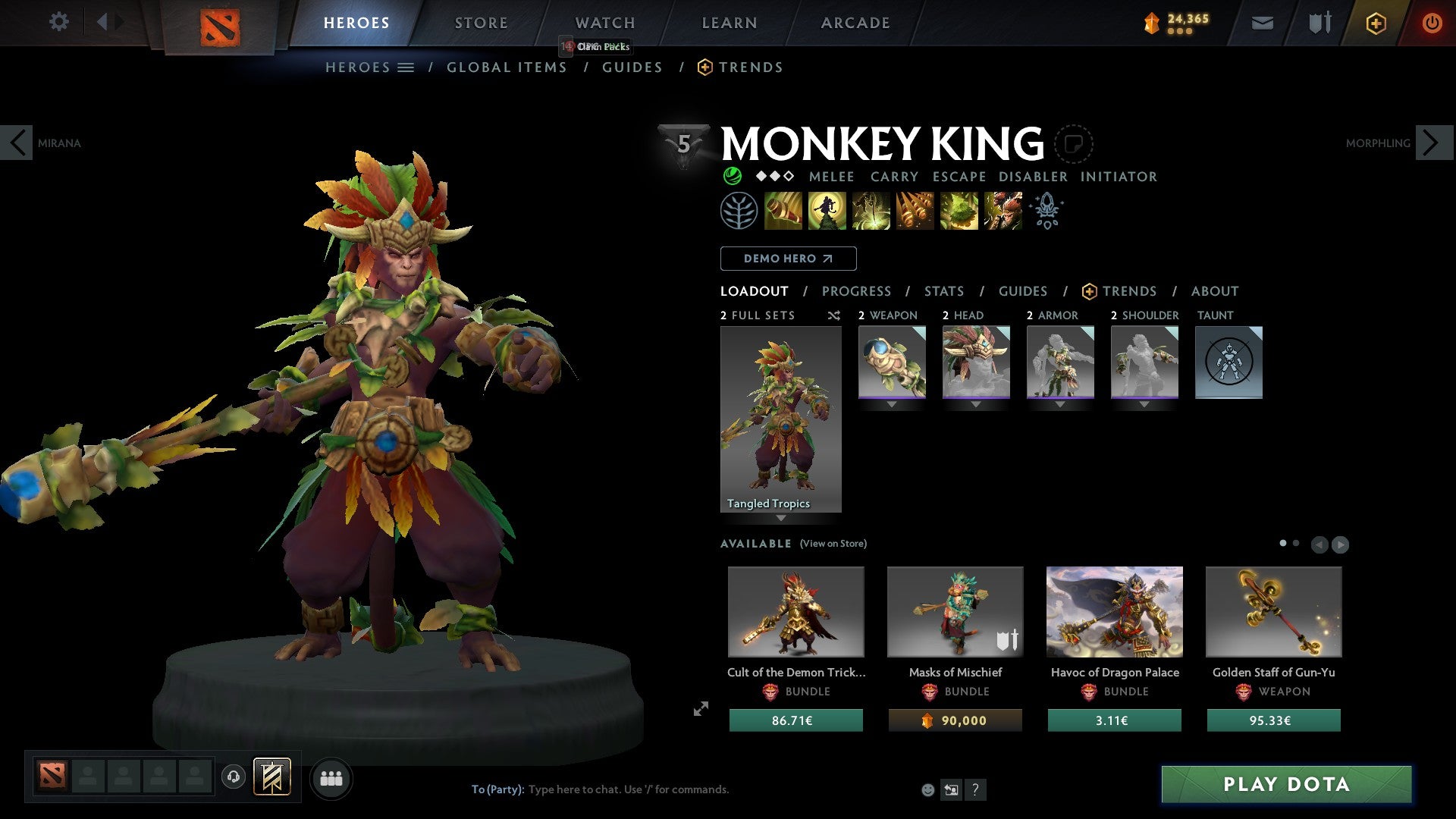1456x819 pixels.
Task: Expand the Weapon slot dropdown arrow
Action: point(891,404)
